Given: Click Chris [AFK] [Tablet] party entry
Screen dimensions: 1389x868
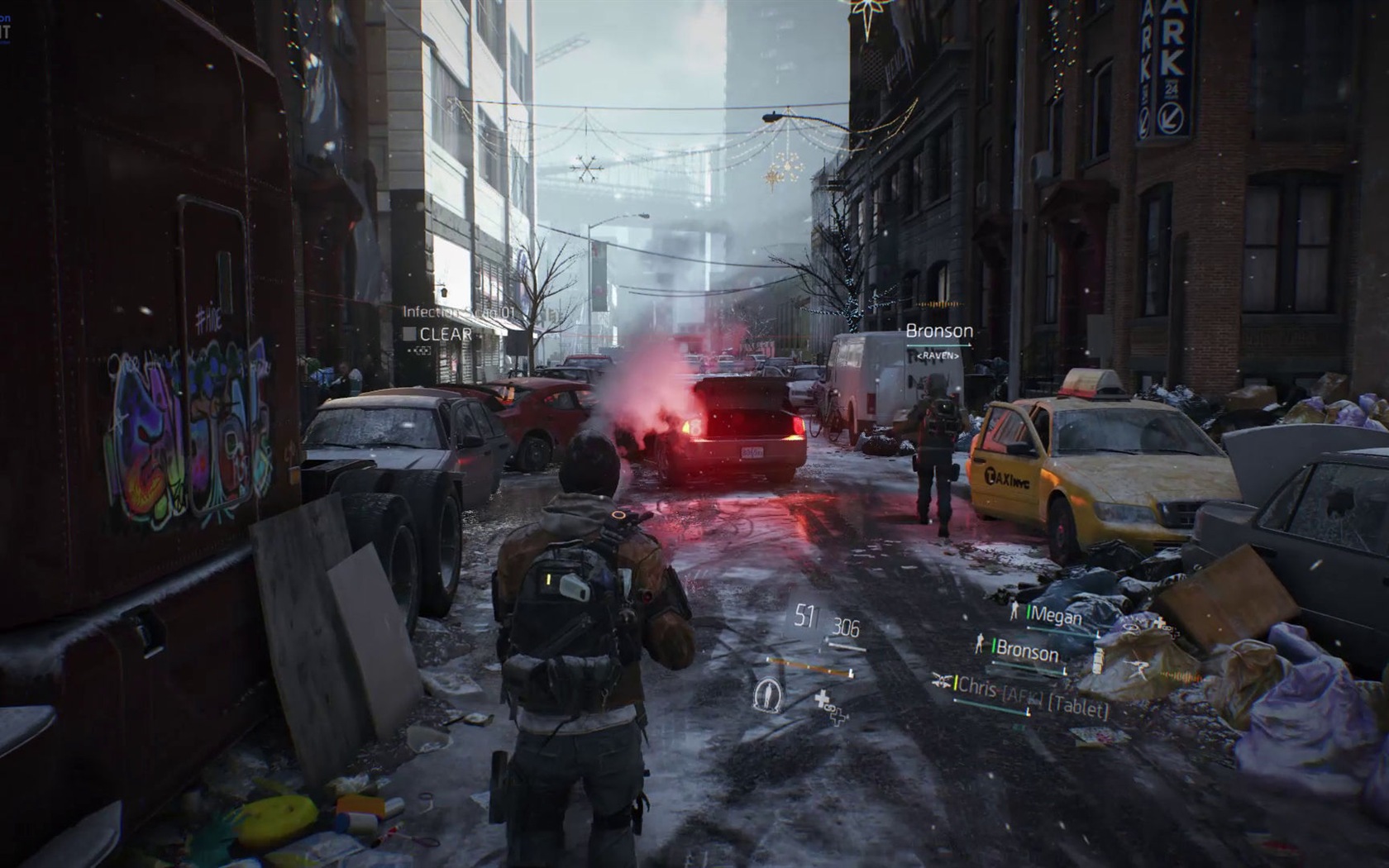Looking at the screenshot, I should coord(1031,697).
